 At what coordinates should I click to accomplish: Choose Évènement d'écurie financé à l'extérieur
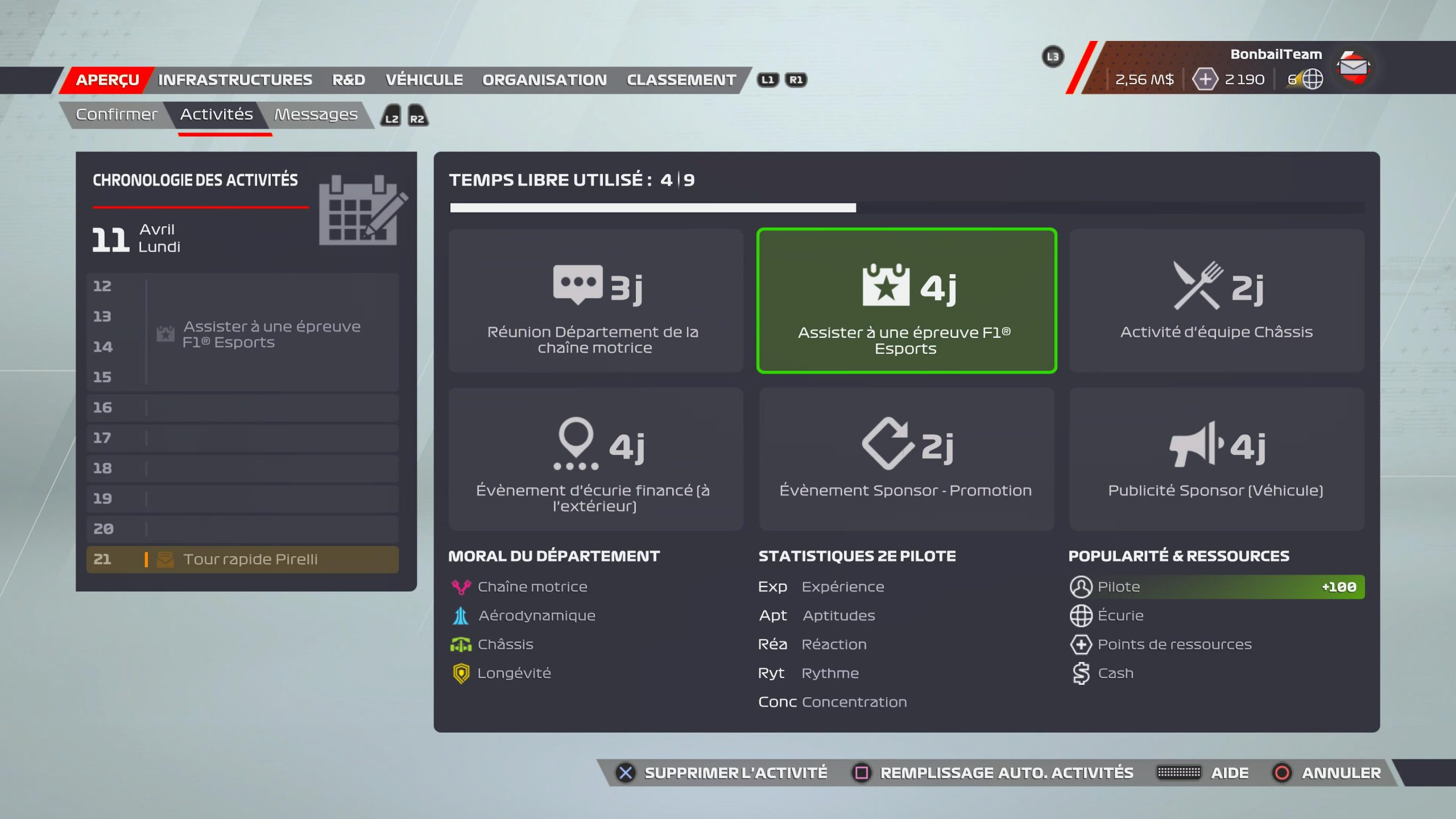click(x=595, y=459)
